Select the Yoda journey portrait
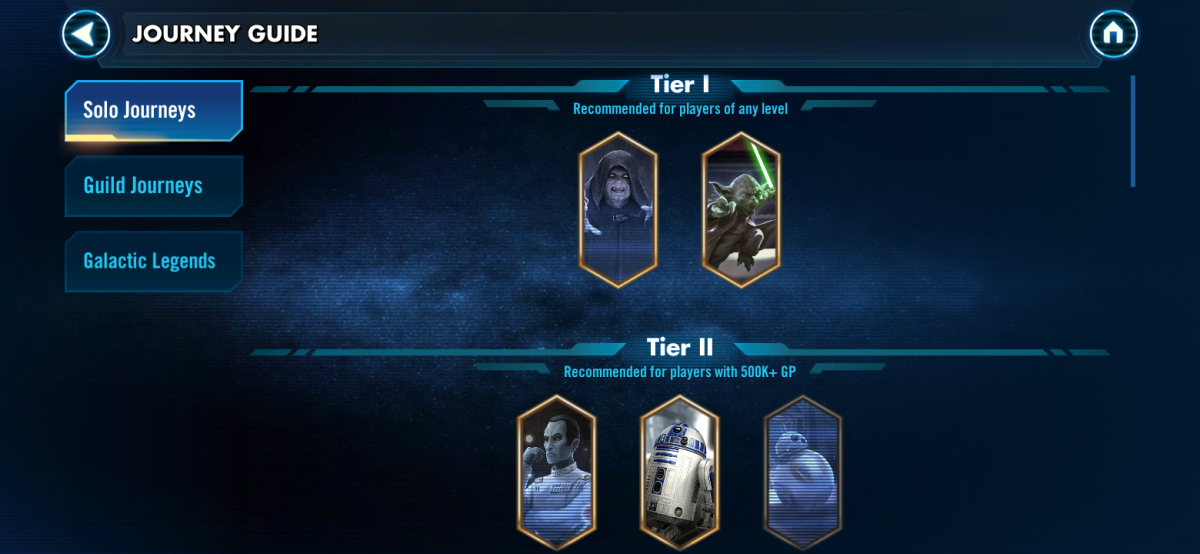The image size is (1200, 554). [741, 209]
